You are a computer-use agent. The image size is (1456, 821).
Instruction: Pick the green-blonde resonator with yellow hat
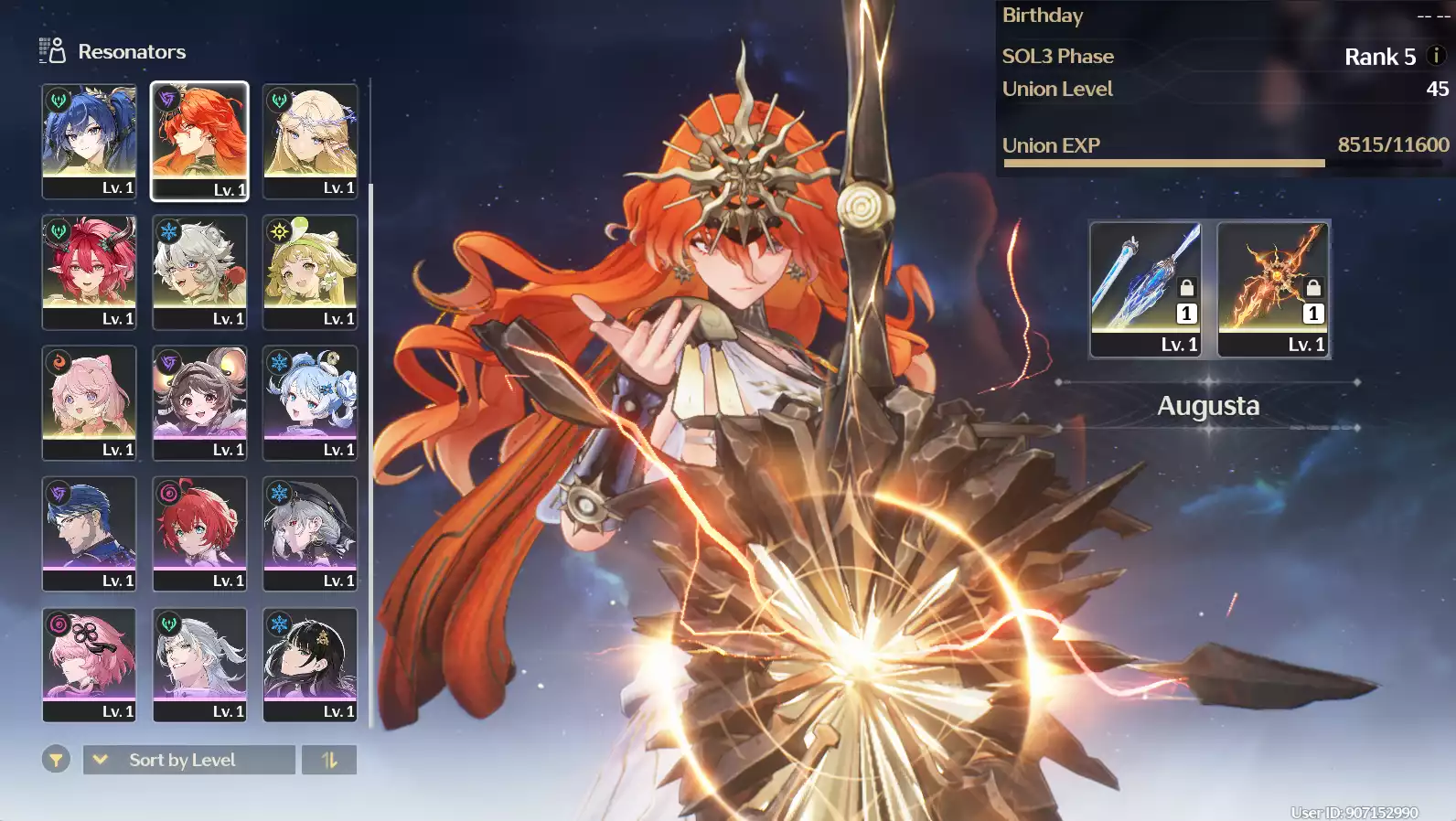pyautogui.click(x=310, y=272)
